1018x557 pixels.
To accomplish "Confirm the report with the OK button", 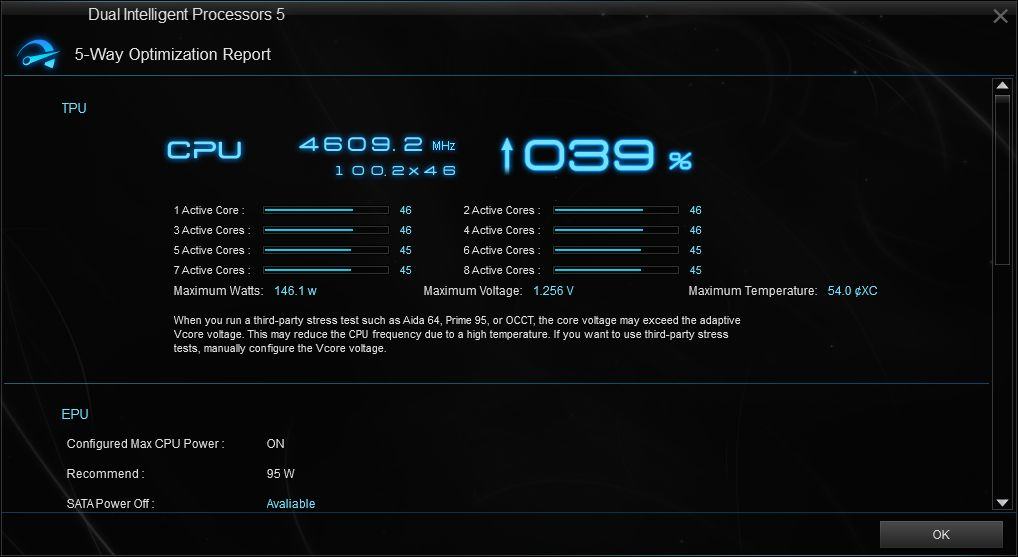I will pos(940,534).
